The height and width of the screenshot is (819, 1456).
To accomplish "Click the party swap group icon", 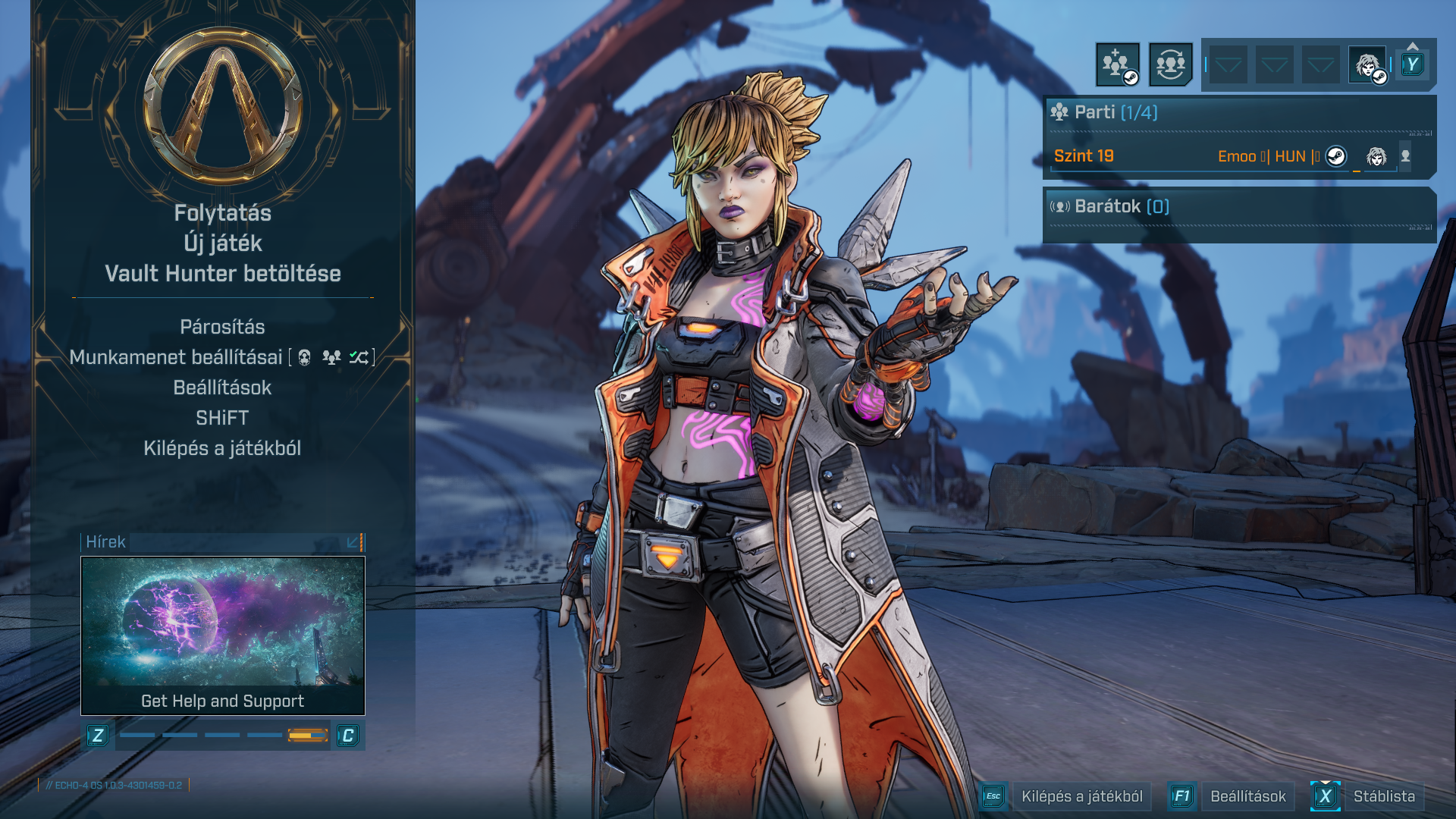I will 1170,64.
